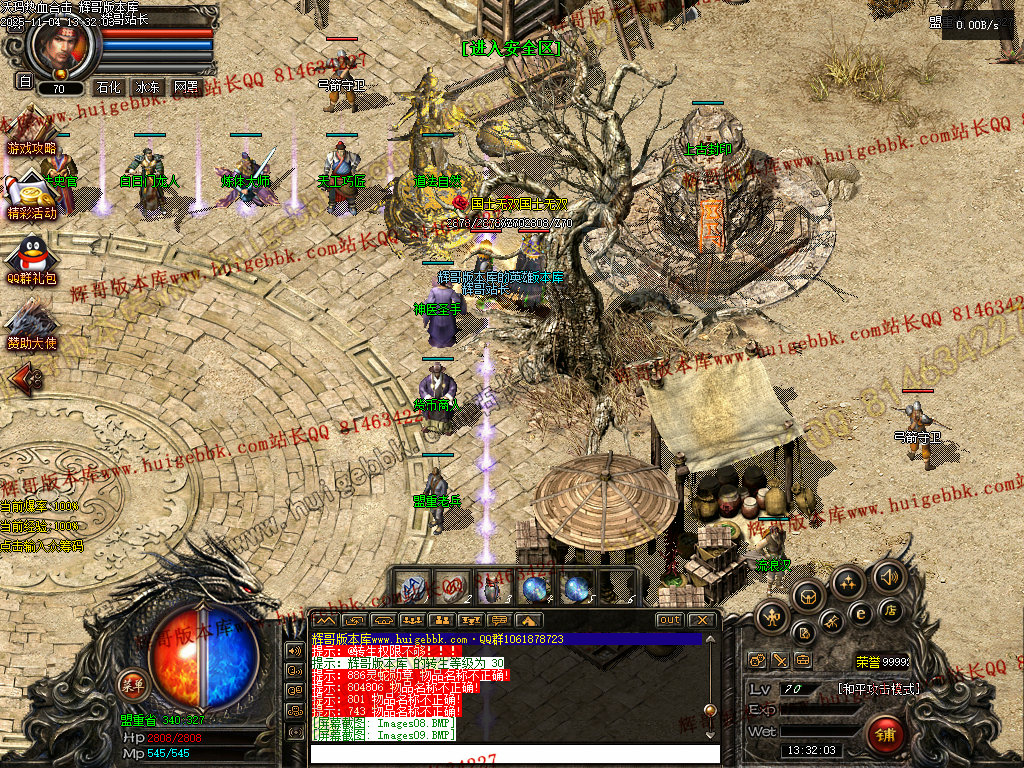Screen dimensions: 1024x768
Task: Click the chat text input field
Action: coord(510,753)
